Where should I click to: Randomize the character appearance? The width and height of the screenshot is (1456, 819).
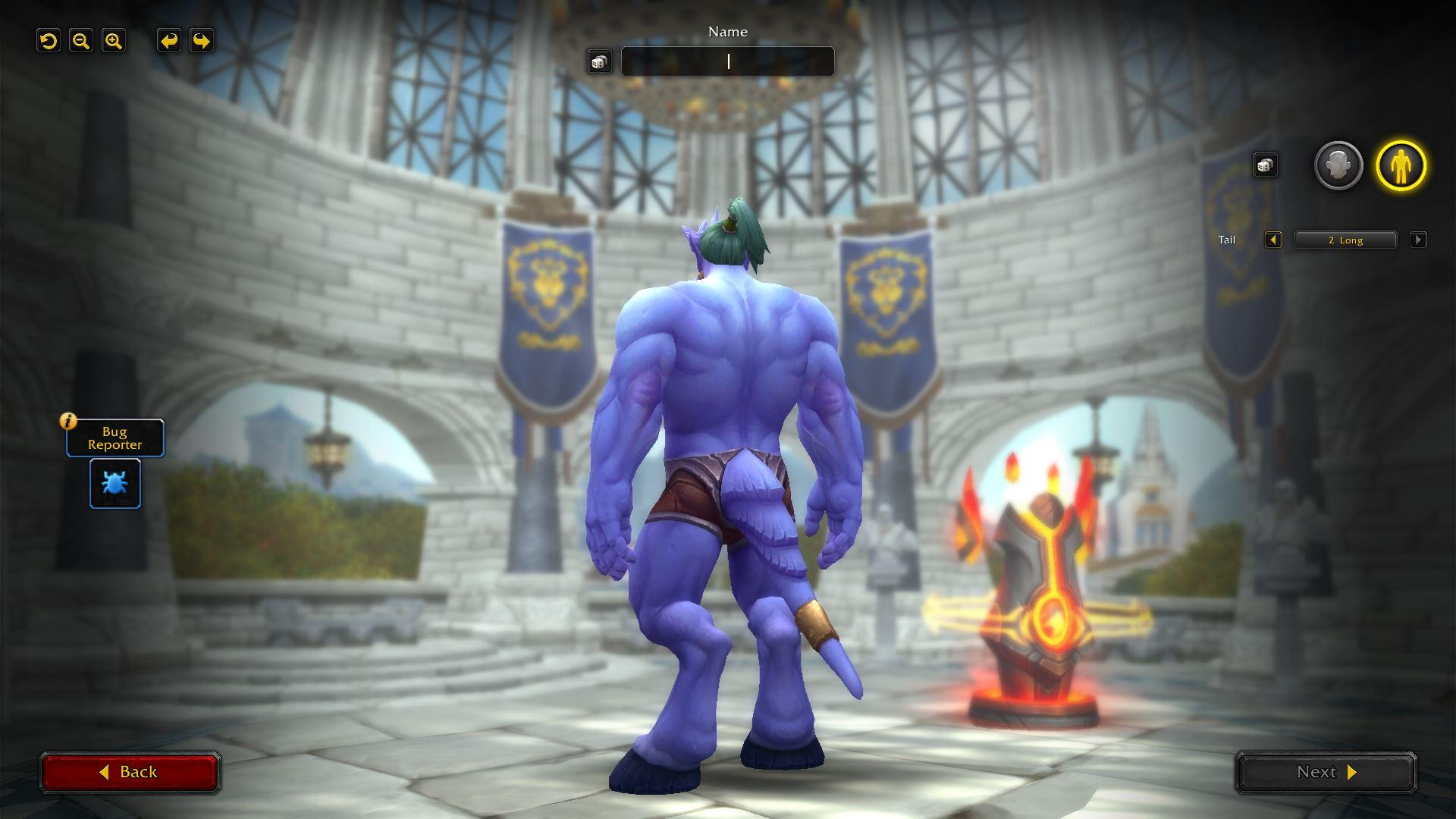1264,165
